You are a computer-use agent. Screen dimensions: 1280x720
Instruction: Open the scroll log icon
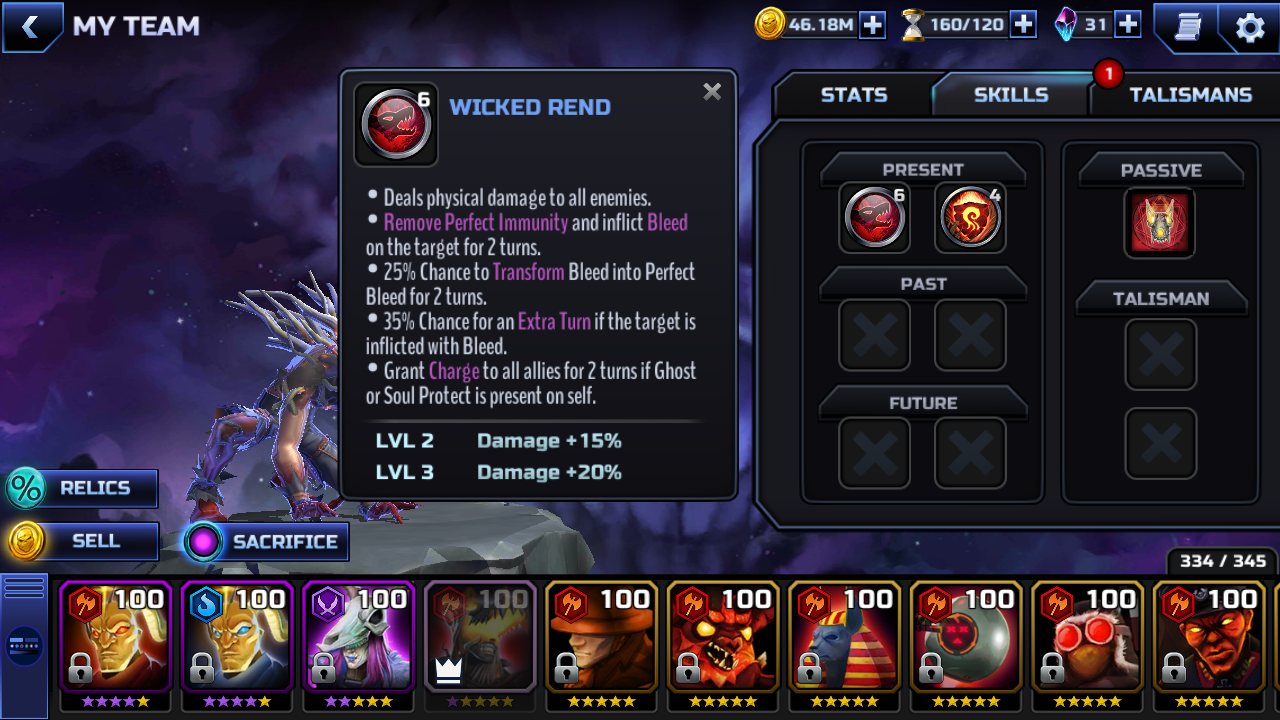click(1187, 27)
